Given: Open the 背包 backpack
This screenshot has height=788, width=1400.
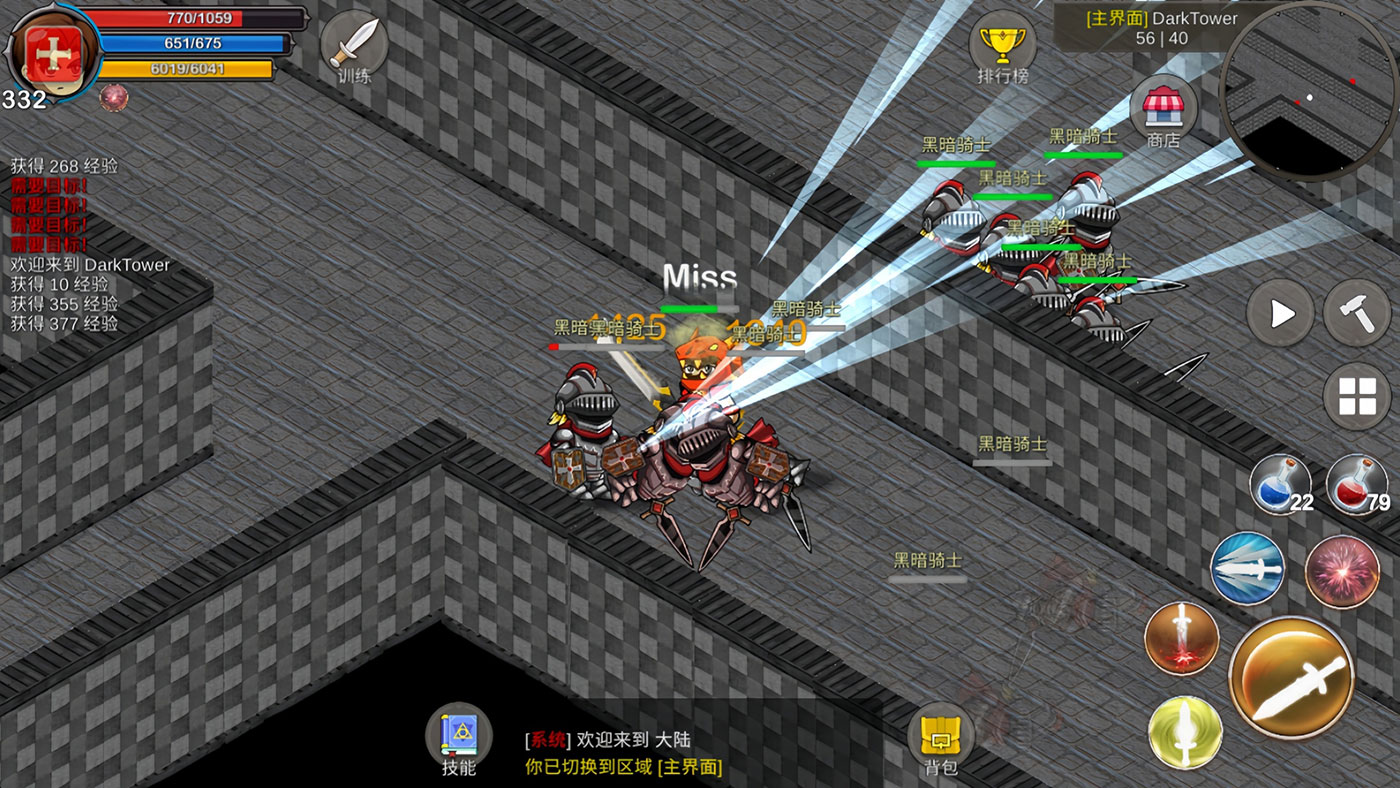Looking at the screenshot, I should [x=941, y=738].
